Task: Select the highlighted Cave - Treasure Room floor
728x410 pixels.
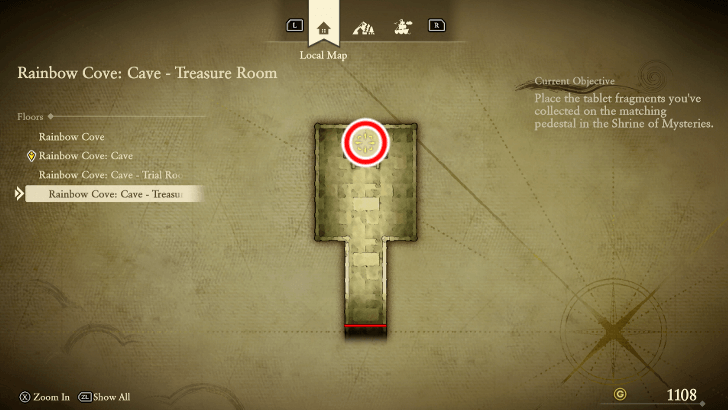Action: (115, 194)
